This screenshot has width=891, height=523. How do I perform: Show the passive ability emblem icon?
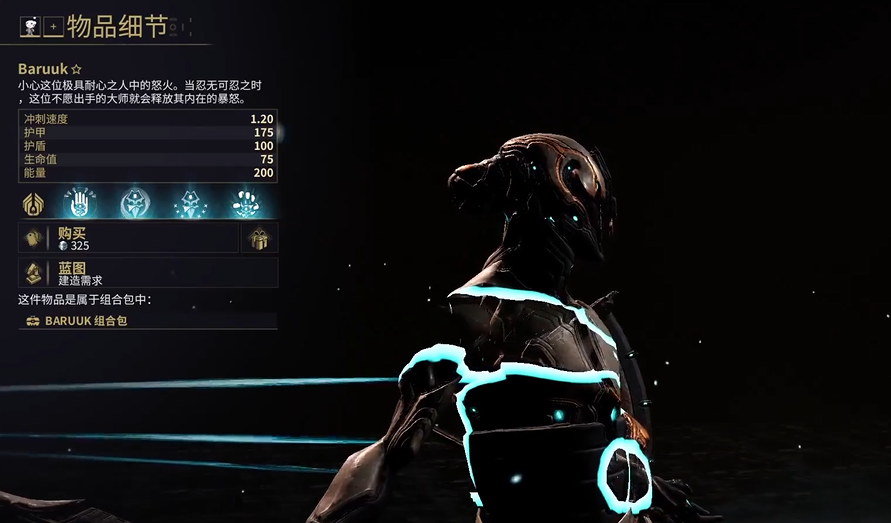[34, 203]
